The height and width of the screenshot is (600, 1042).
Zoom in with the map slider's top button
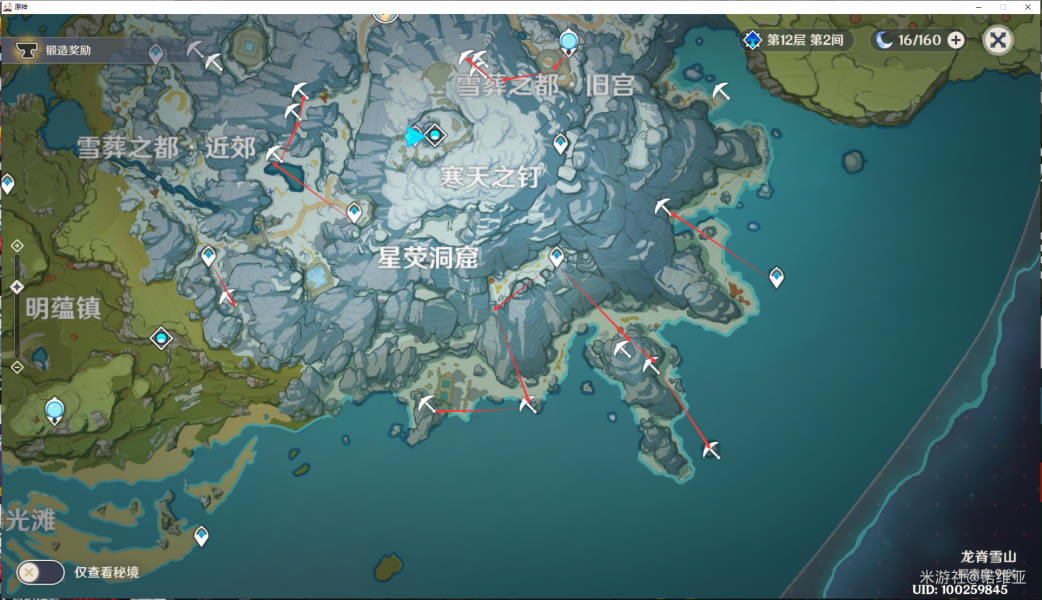coord(17,246)
